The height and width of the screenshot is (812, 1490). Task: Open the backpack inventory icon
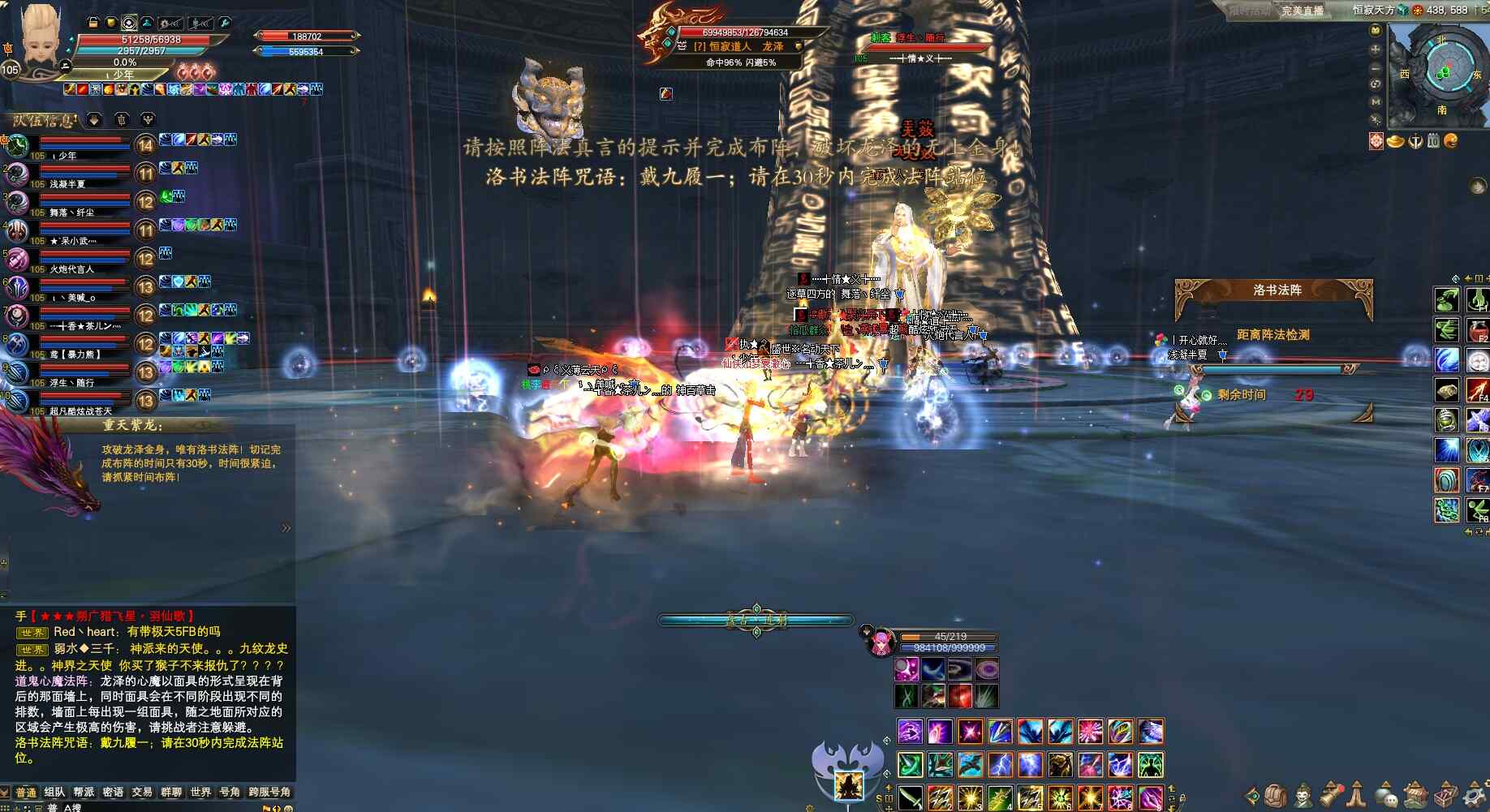pyautogui.click(x=1277, y=795)
